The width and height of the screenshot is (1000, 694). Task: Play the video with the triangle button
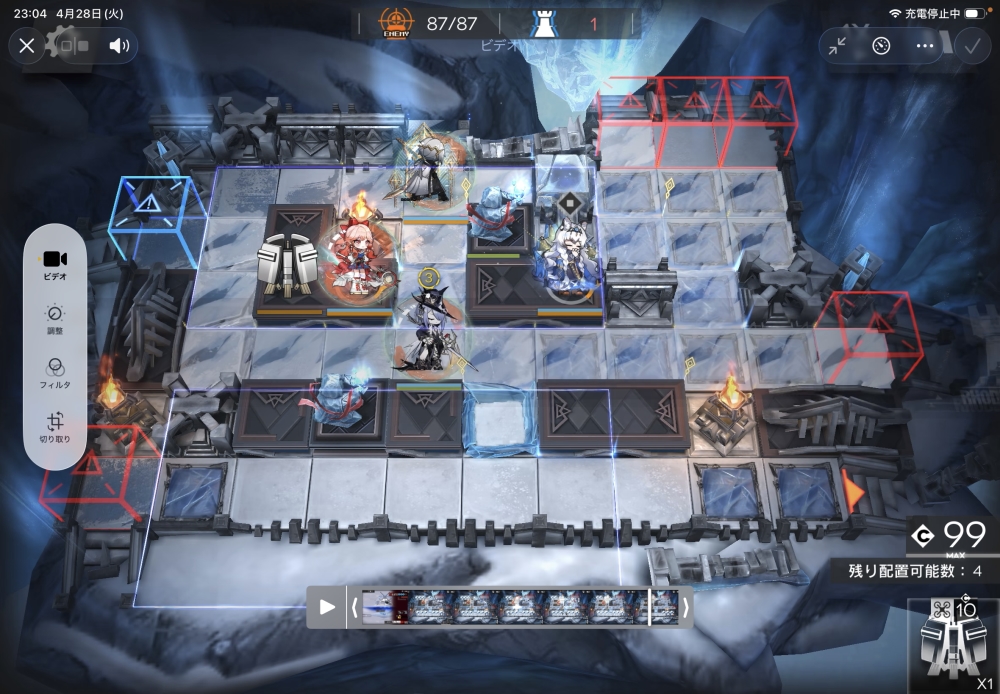[327, 607]
